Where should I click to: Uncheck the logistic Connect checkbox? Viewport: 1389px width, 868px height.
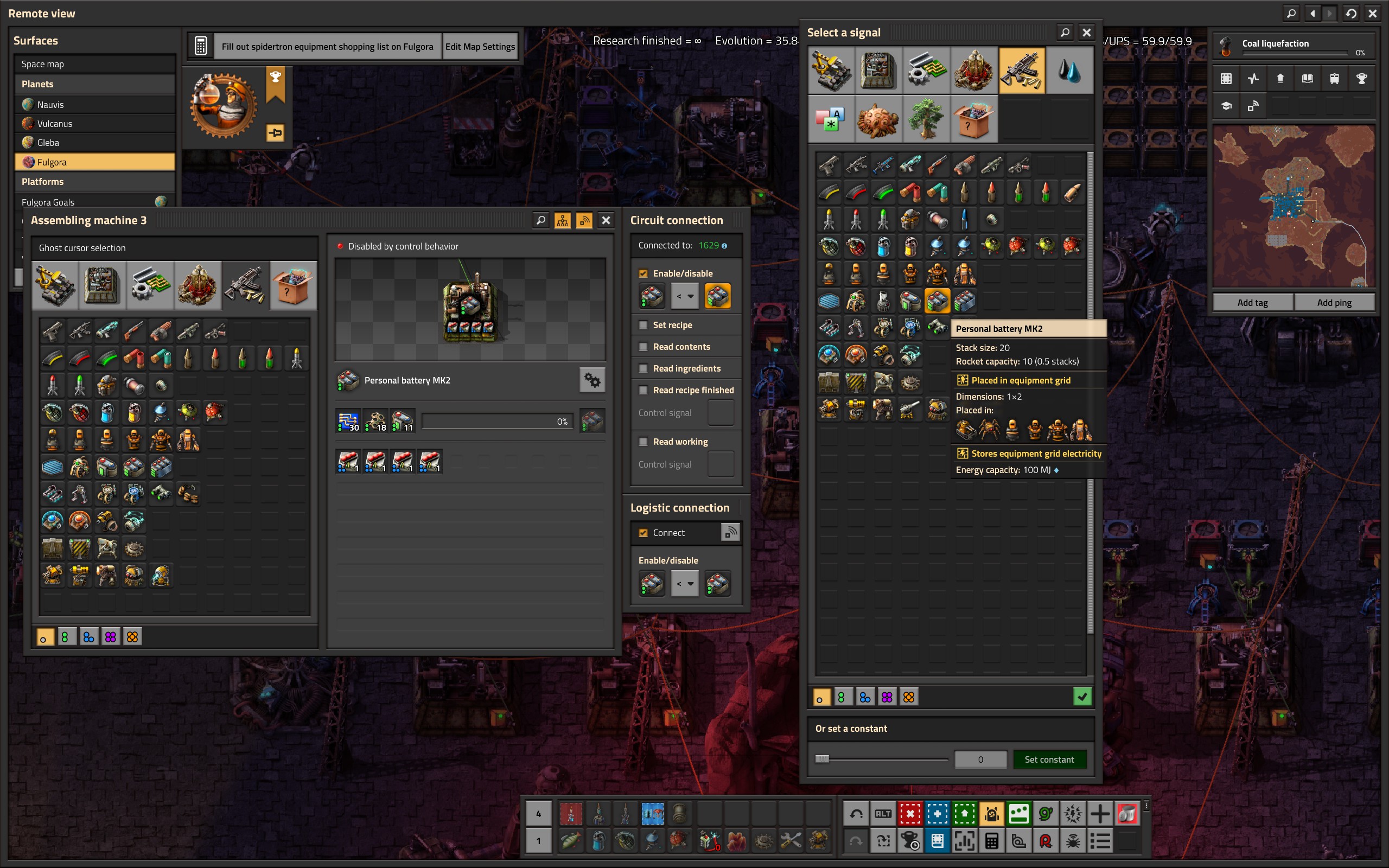click(643, 533)
